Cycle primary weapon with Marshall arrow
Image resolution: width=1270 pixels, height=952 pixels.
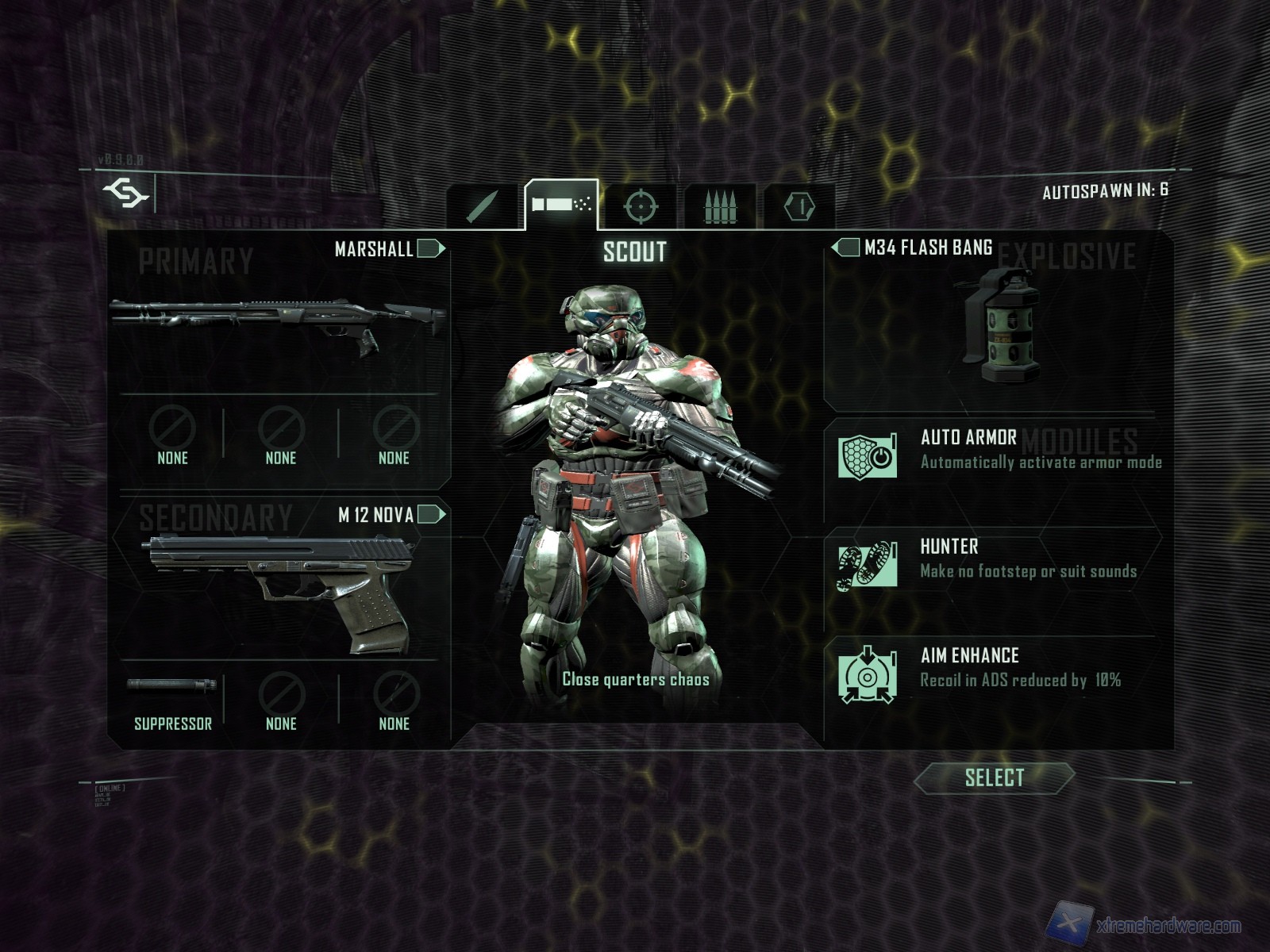430,249
